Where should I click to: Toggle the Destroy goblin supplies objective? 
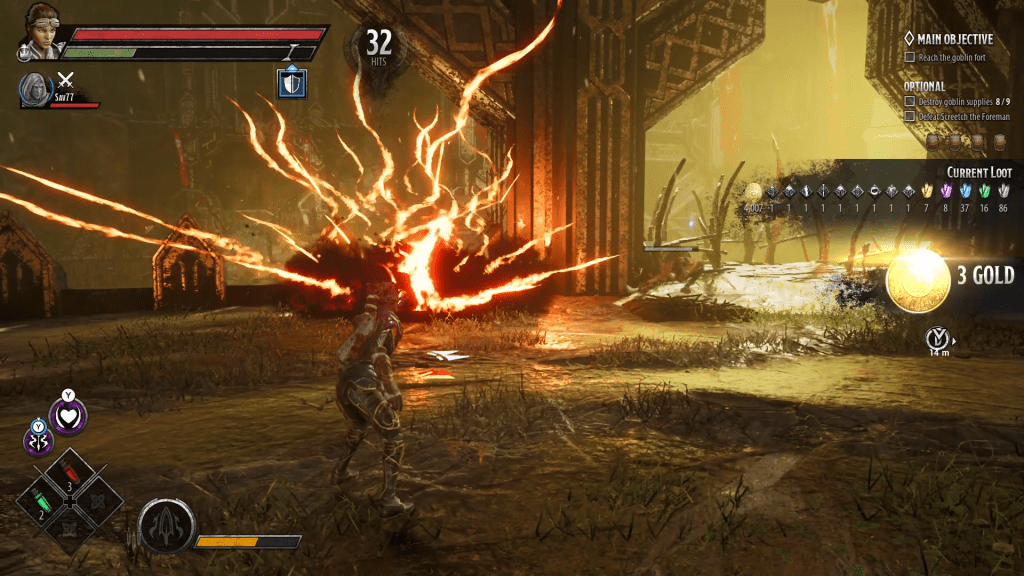[909, 102]
